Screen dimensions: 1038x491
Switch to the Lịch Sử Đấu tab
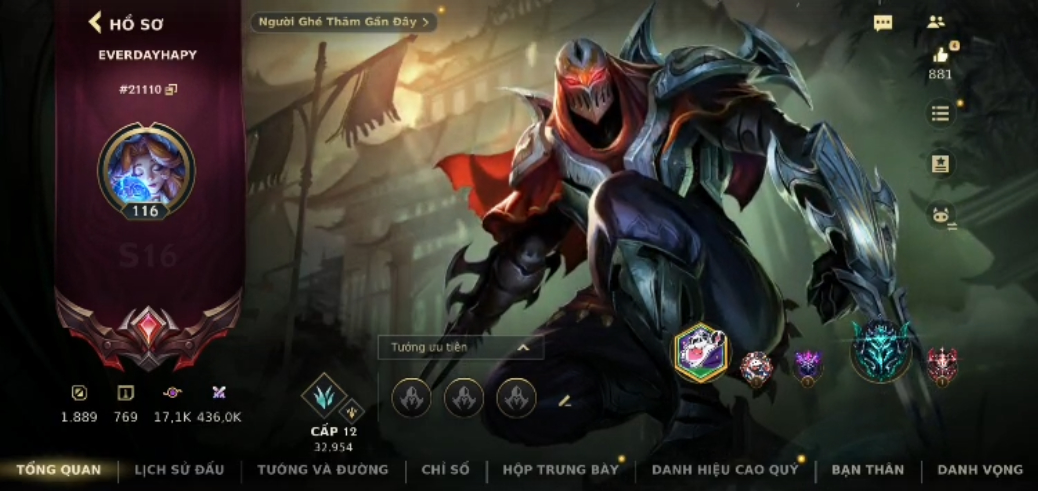[179, 469]
